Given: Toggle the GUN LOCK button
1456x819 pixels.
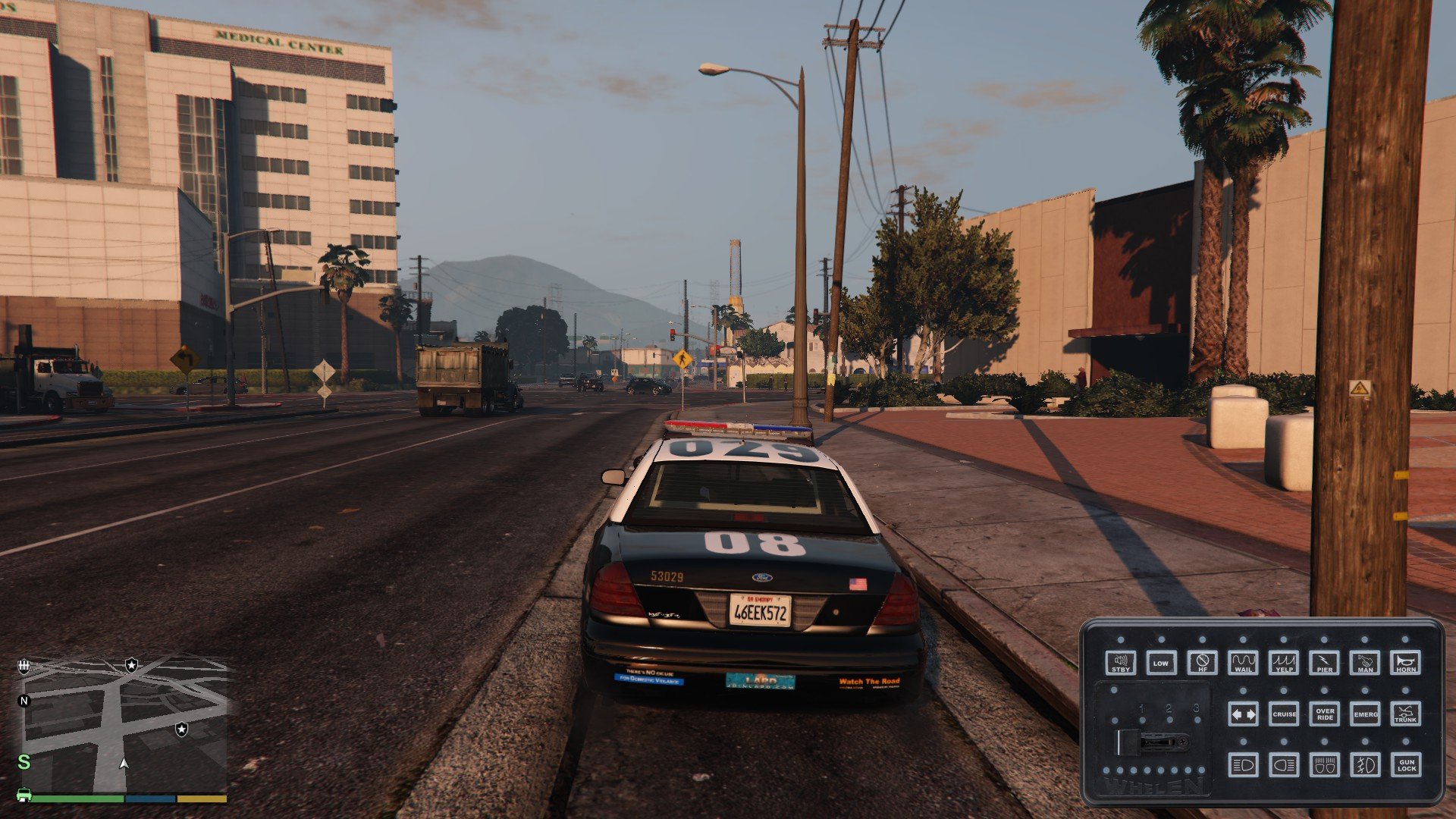Looking at the screenshot, I should coord(1406,765).
